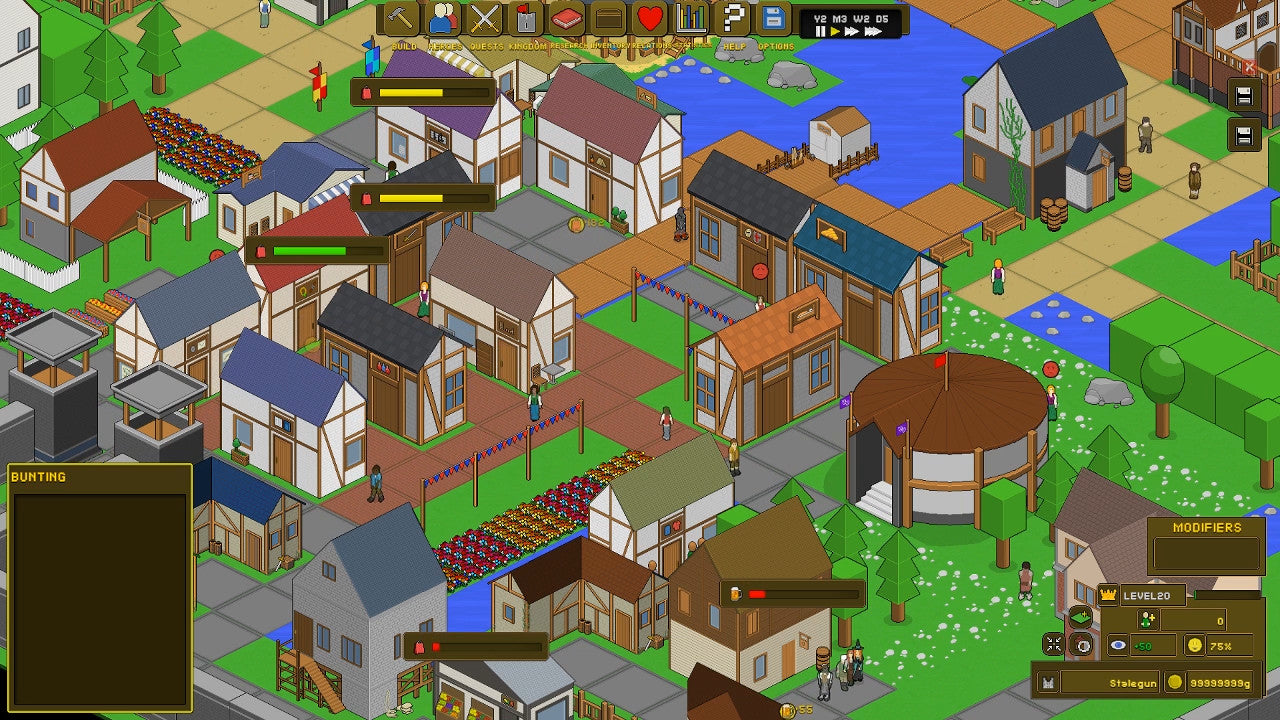This screenshot has width=1280, height=720.
Task: Open the OPTIONS menu label
Action: pyautogui.click(x=779, y=44)
